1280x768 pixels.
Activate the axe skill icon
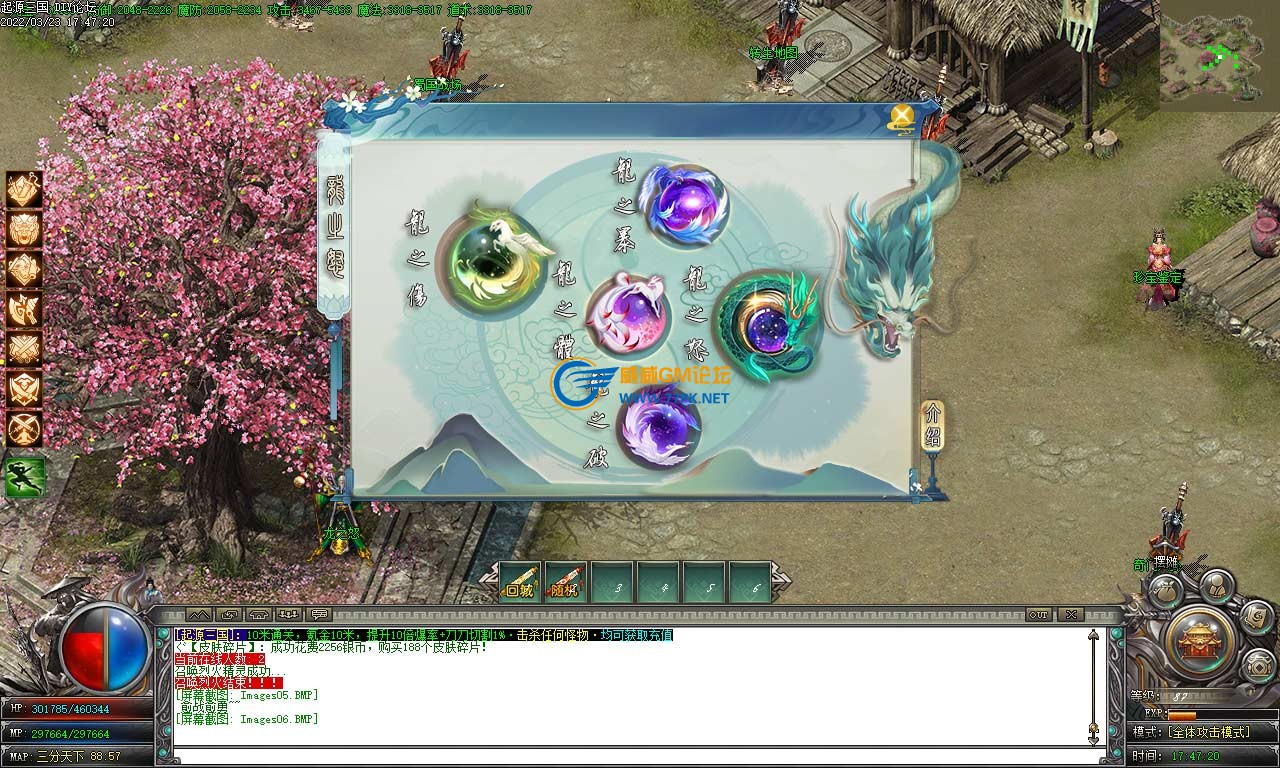pos(24,310)
